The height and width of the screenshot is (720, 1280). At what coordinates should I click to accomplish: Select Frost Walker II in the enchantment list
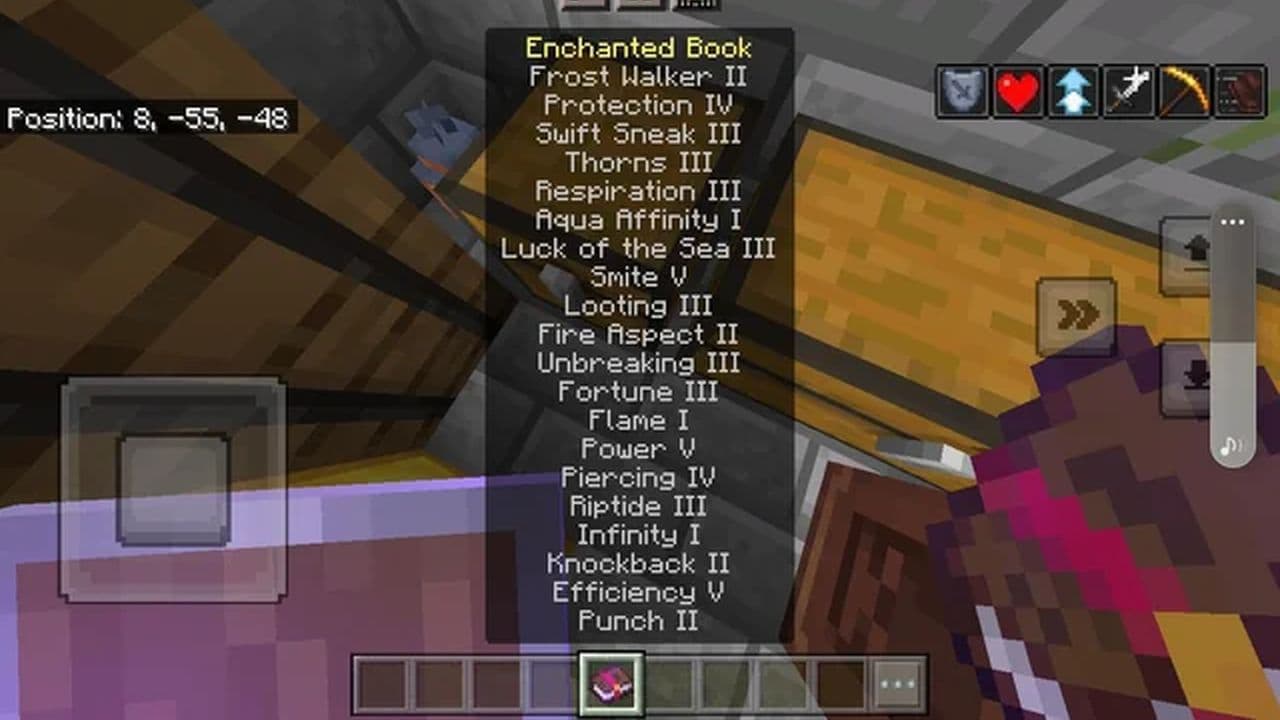coord(637,76)
